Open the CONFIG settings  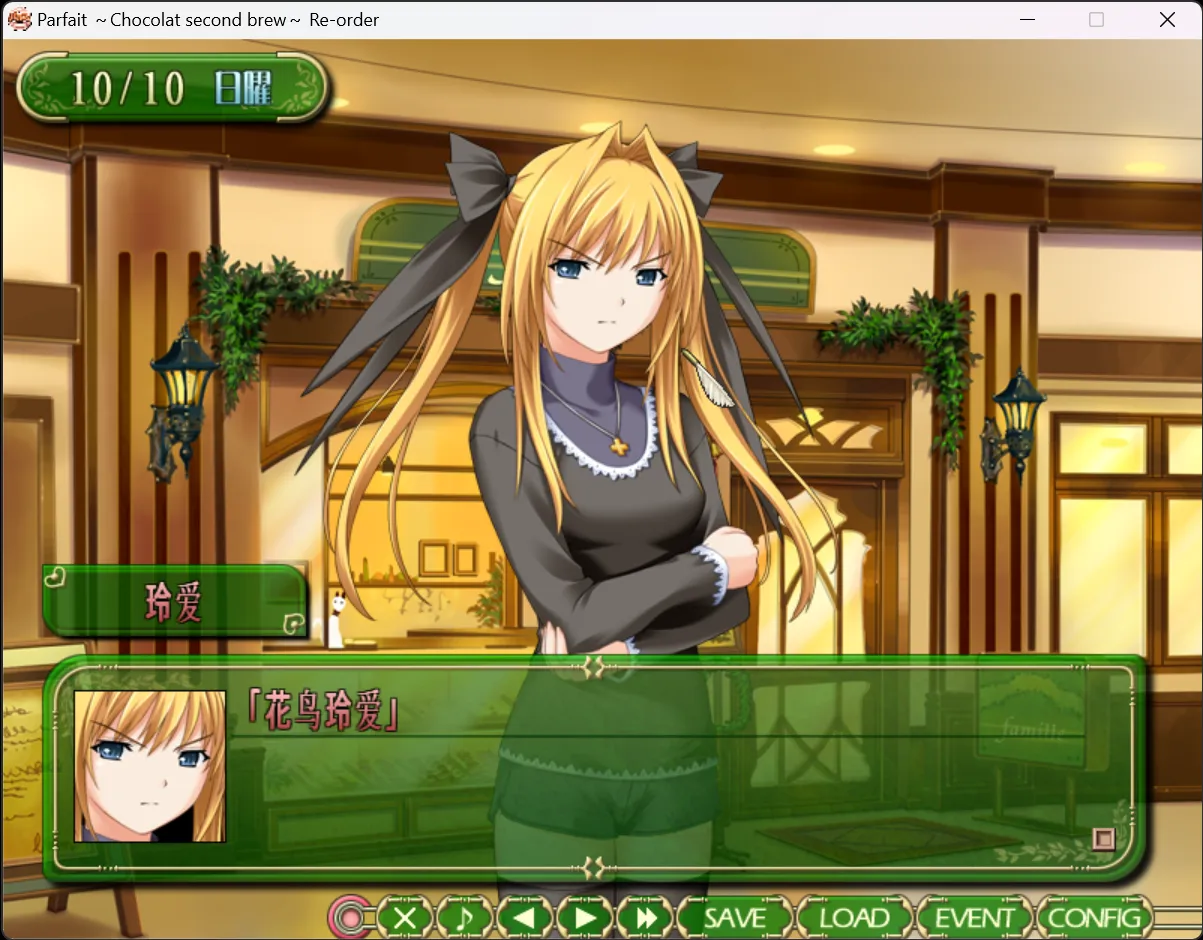pos(1095,917)
